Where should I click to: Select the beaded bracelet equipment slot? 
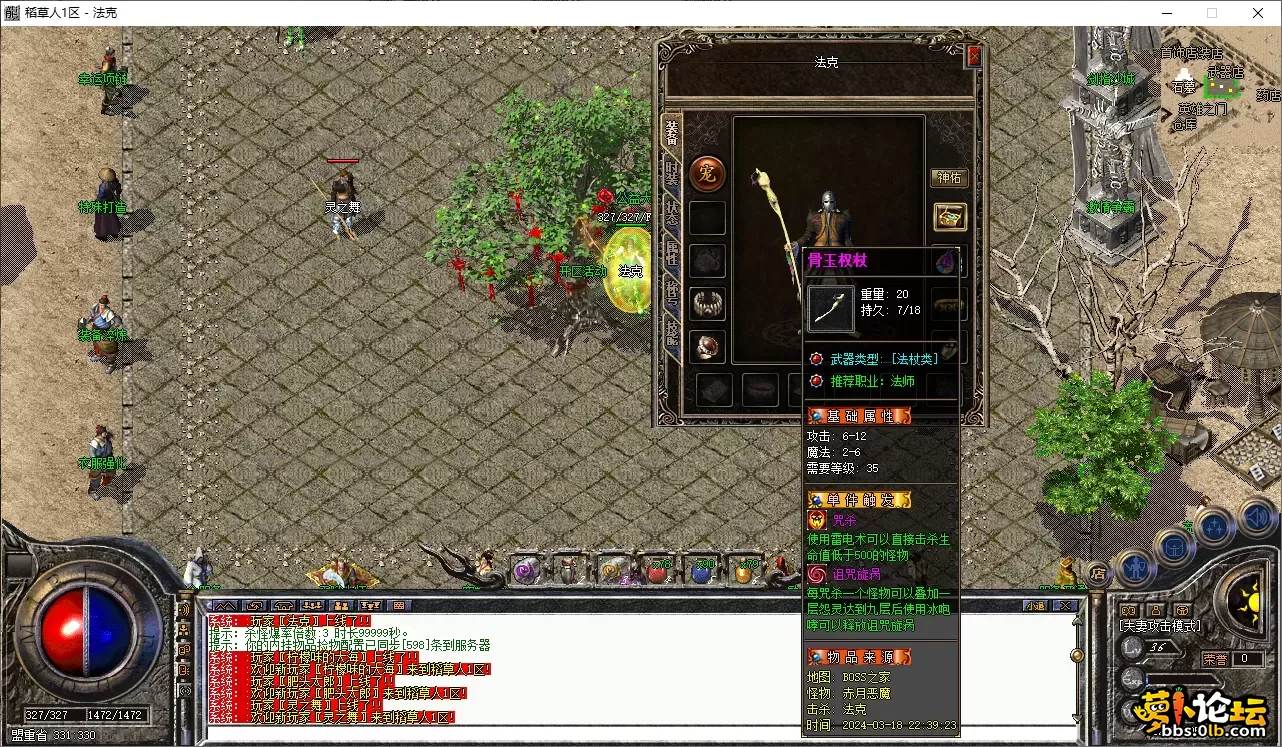pyautogui.click(x=708, y=303)
